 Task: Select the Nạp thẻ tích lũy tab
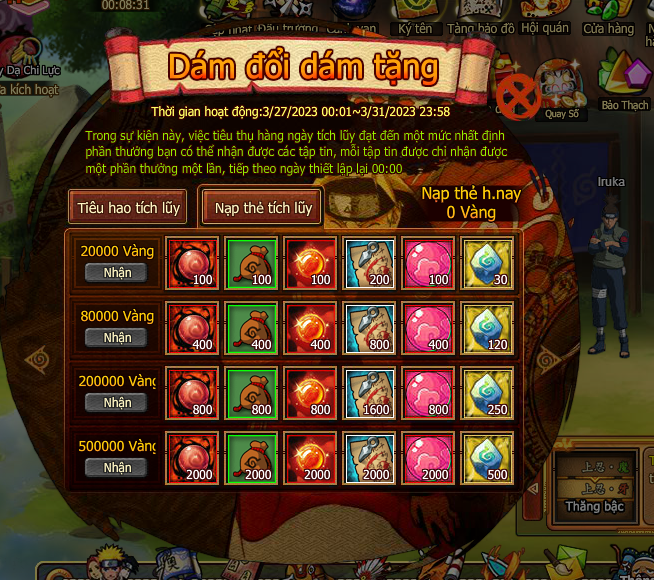pyautogui.click(x=263, y=208)
